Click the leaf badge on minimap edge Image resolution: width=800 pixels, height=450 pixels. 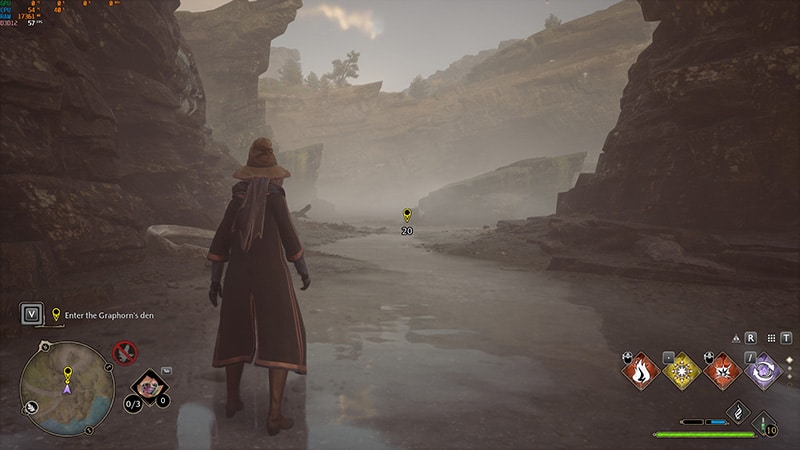pos(31,407)
